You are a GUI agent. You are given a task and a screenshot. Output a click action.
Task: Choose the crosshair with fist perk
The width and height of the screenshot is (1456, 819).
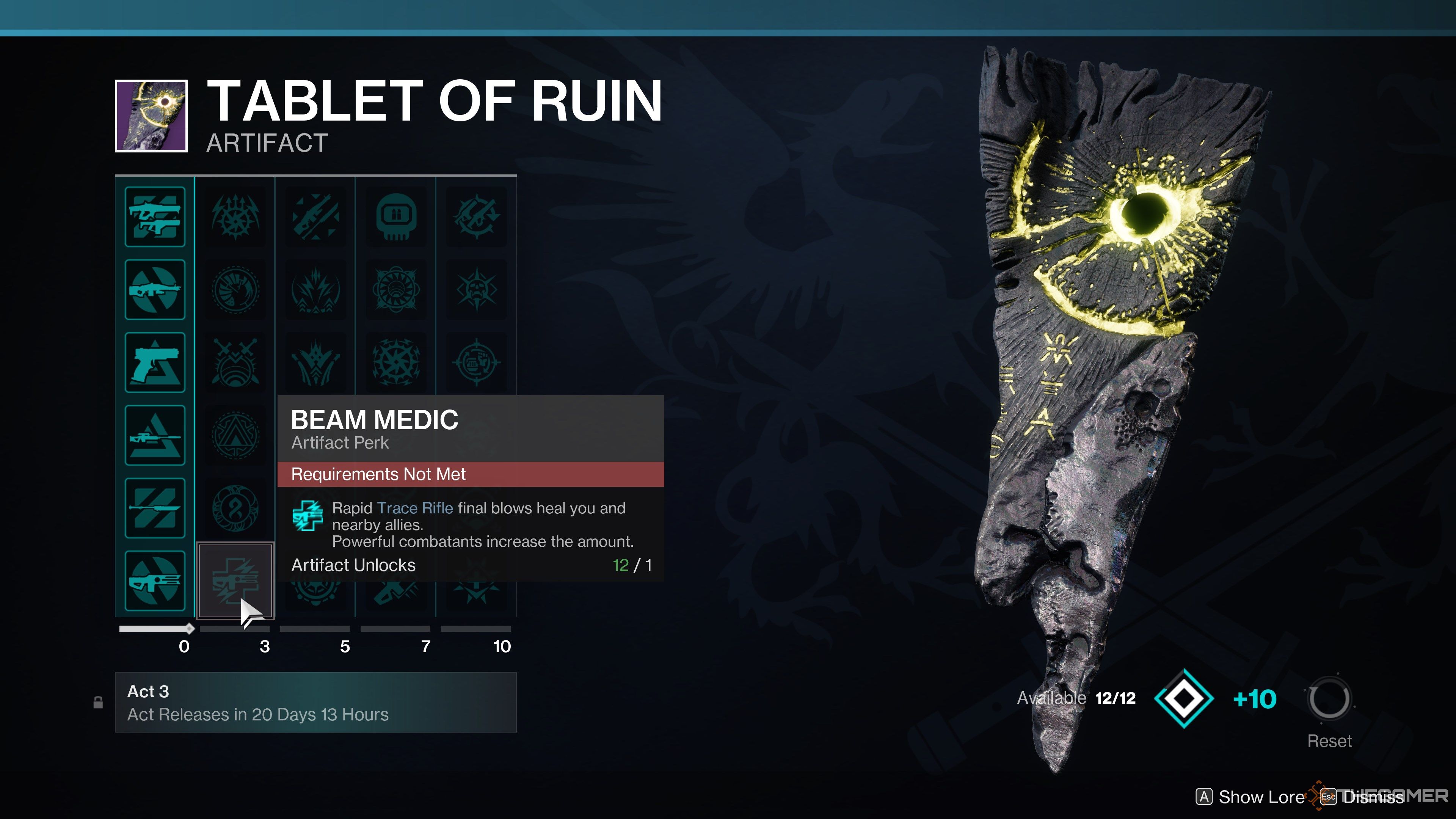[x=477, y=362]
